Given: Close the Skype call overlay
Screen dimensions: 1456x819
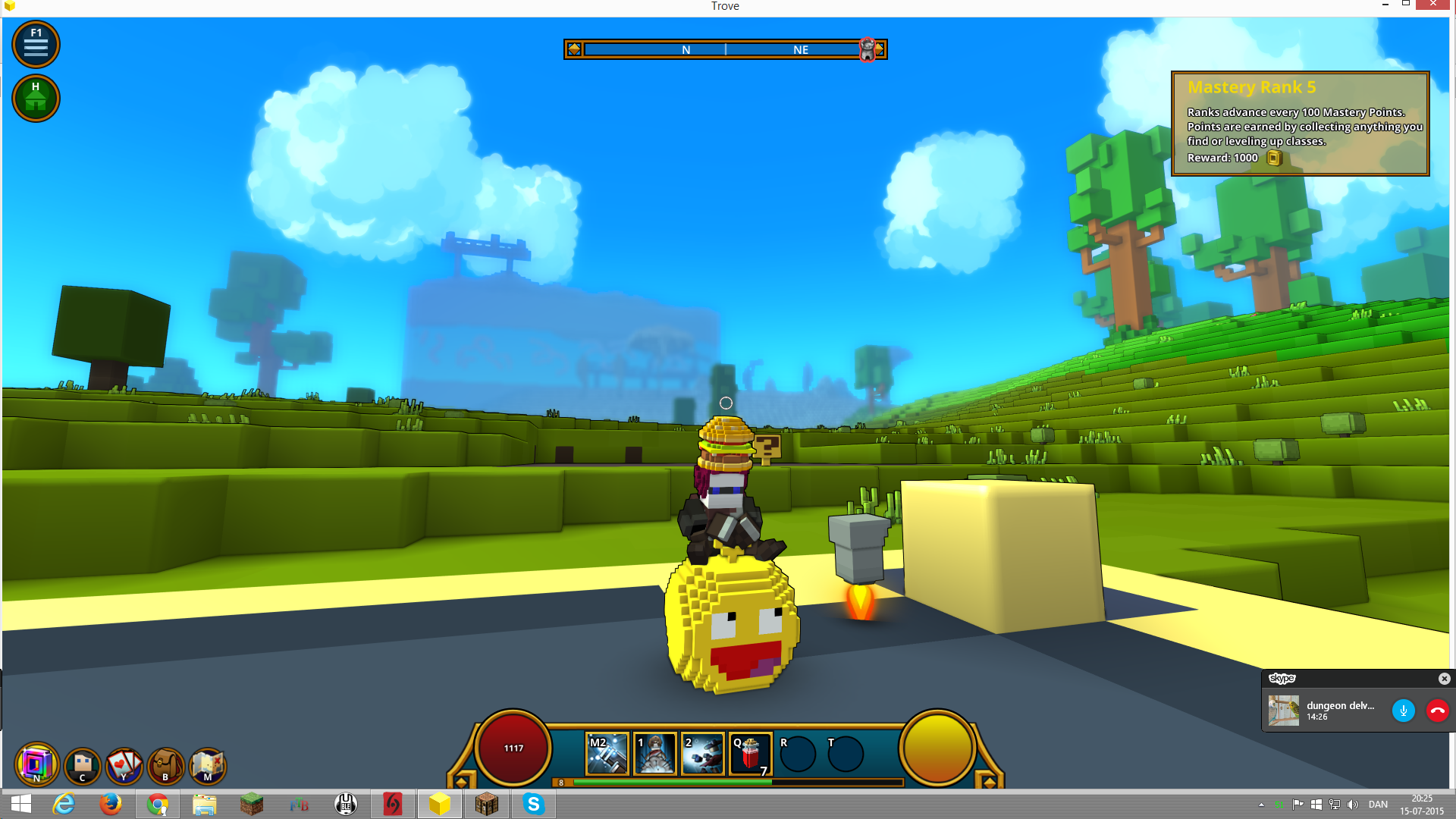Looking at the screenshot, I should pos(1444,679).
